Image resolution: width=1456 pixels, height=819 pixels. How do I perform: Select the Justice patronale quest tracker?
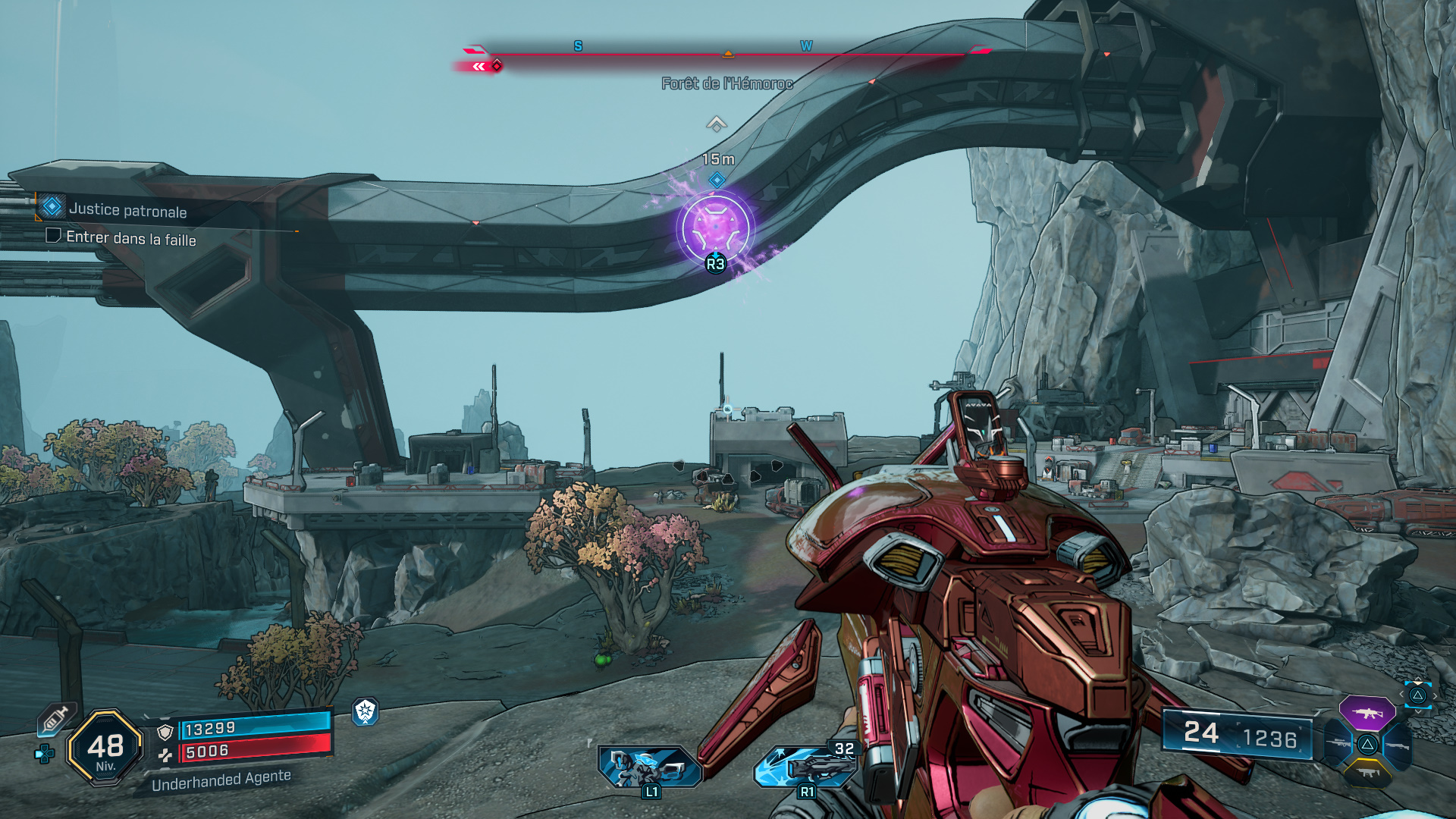[127, 210]
